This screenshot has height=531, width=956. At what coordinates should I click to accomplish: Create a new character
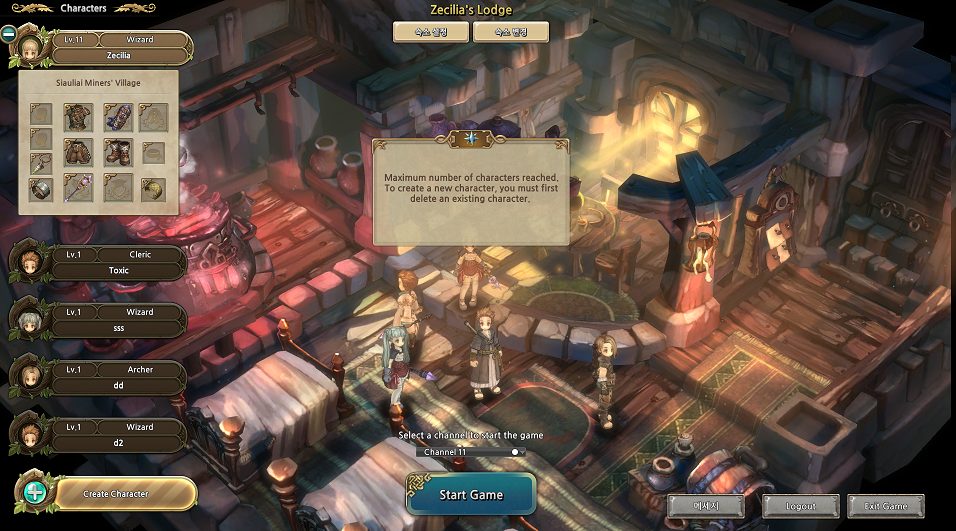click(115, 493)
